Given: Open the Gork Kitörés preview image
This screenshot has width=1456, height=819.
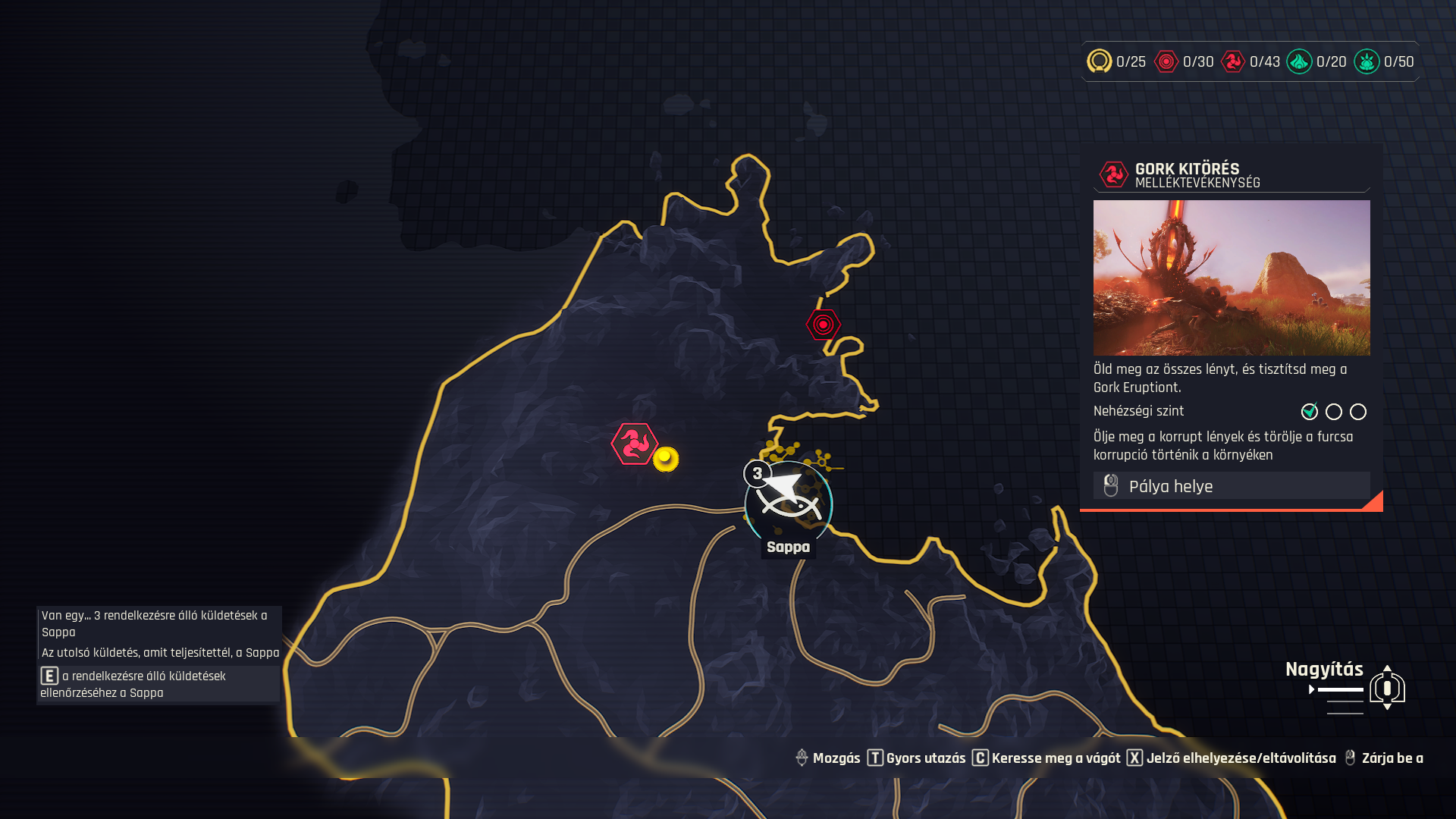Looking at the screenshot, I should point(1231,278).
